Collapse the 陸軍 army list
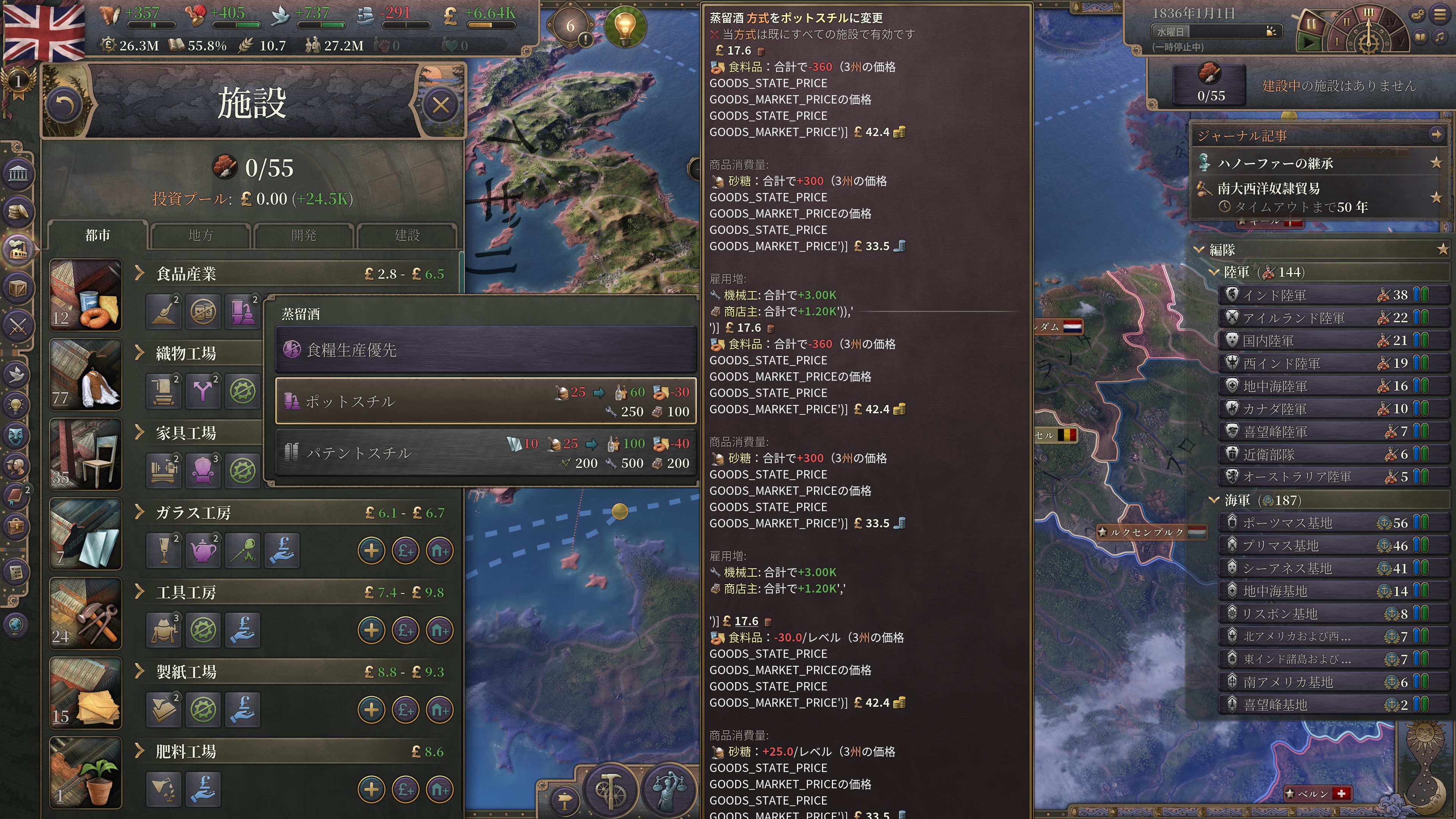The width and height of the screenshot is (1456, 819). tap(1213, 272)
